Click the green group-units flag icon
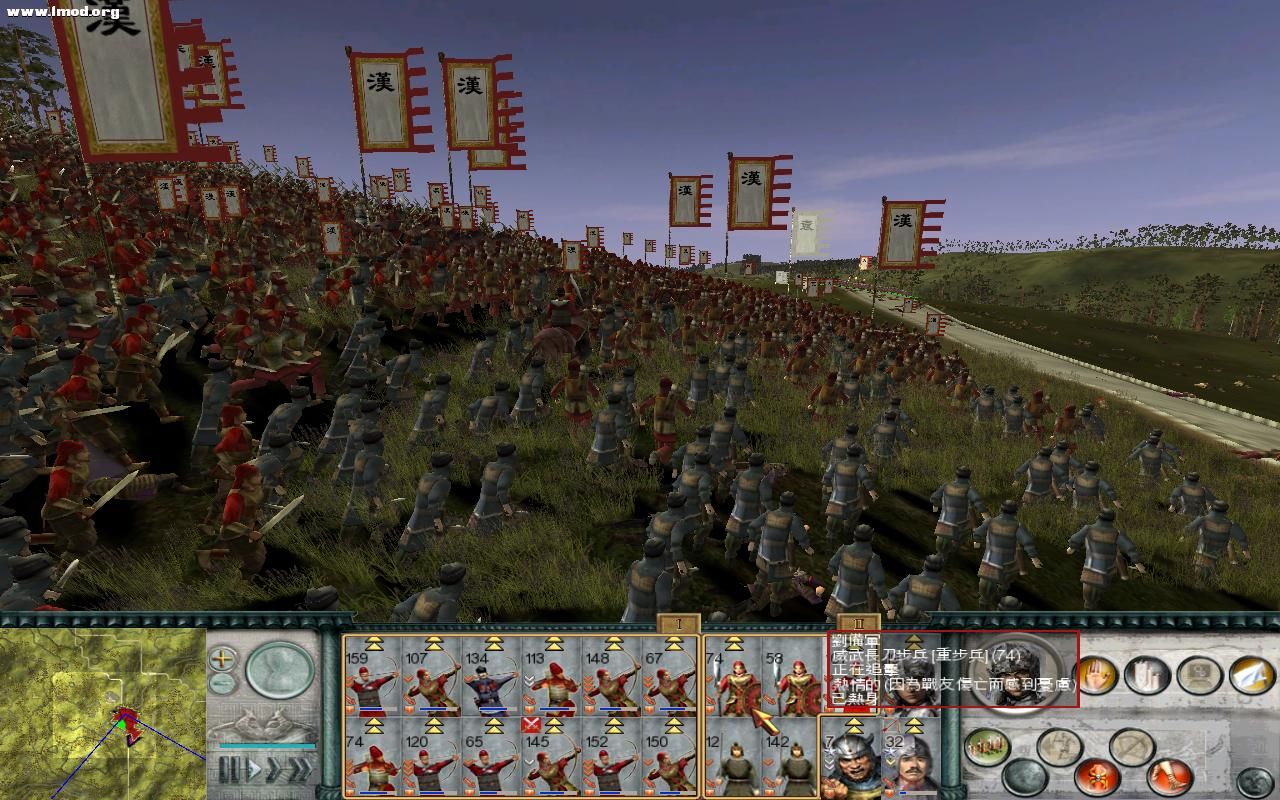Screen dimensions: 1280x800 tap(986, 746)
